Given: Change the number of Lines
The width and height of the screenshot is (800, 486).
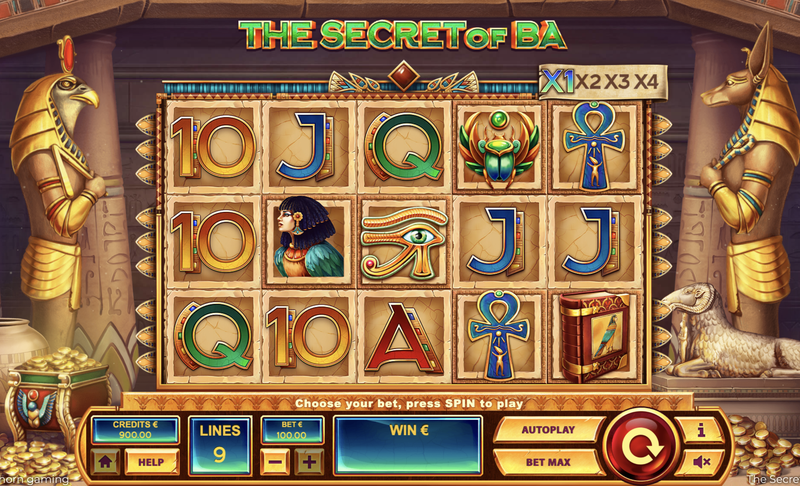Looking at the screenshot, I should [x=220, y=446].
